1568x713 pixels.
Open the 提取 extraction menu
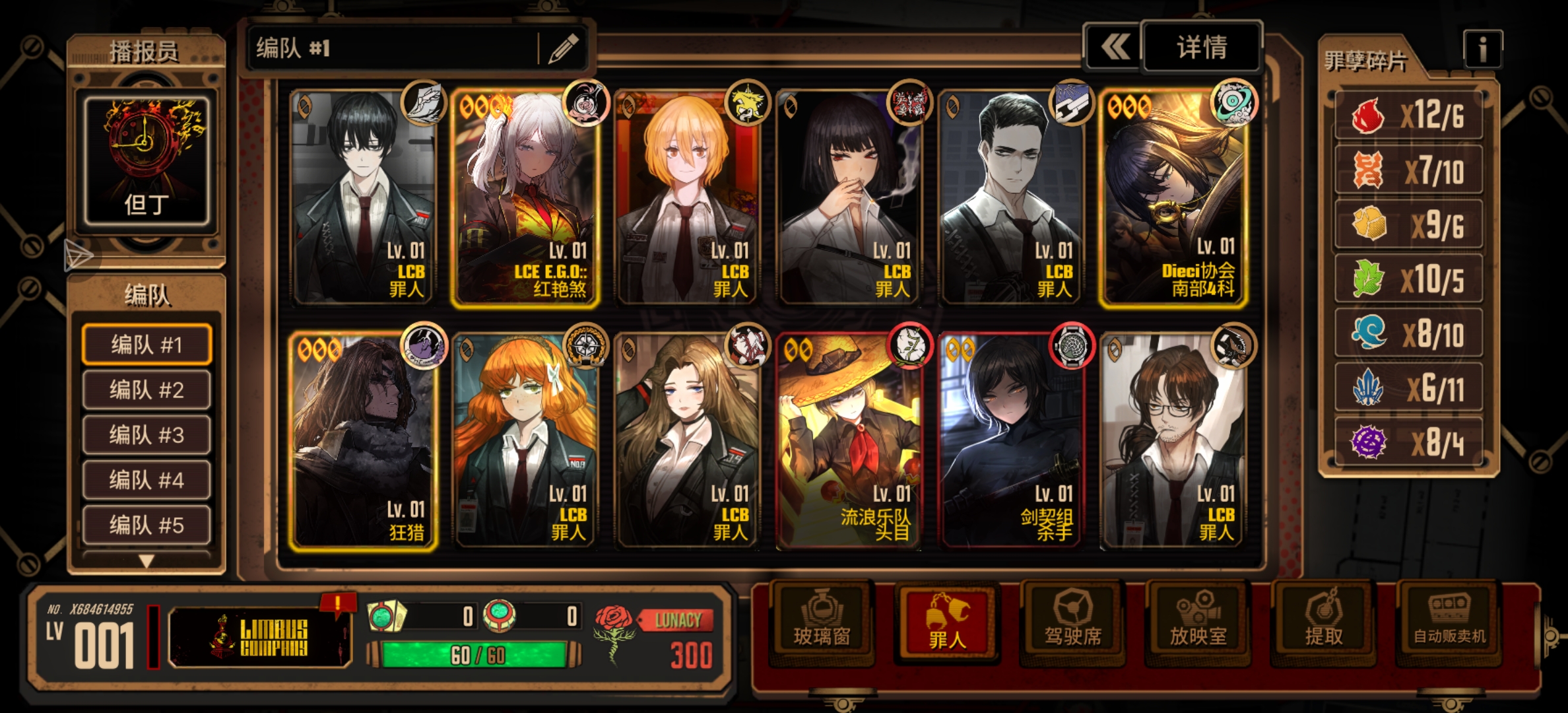tap(1323, 621)
